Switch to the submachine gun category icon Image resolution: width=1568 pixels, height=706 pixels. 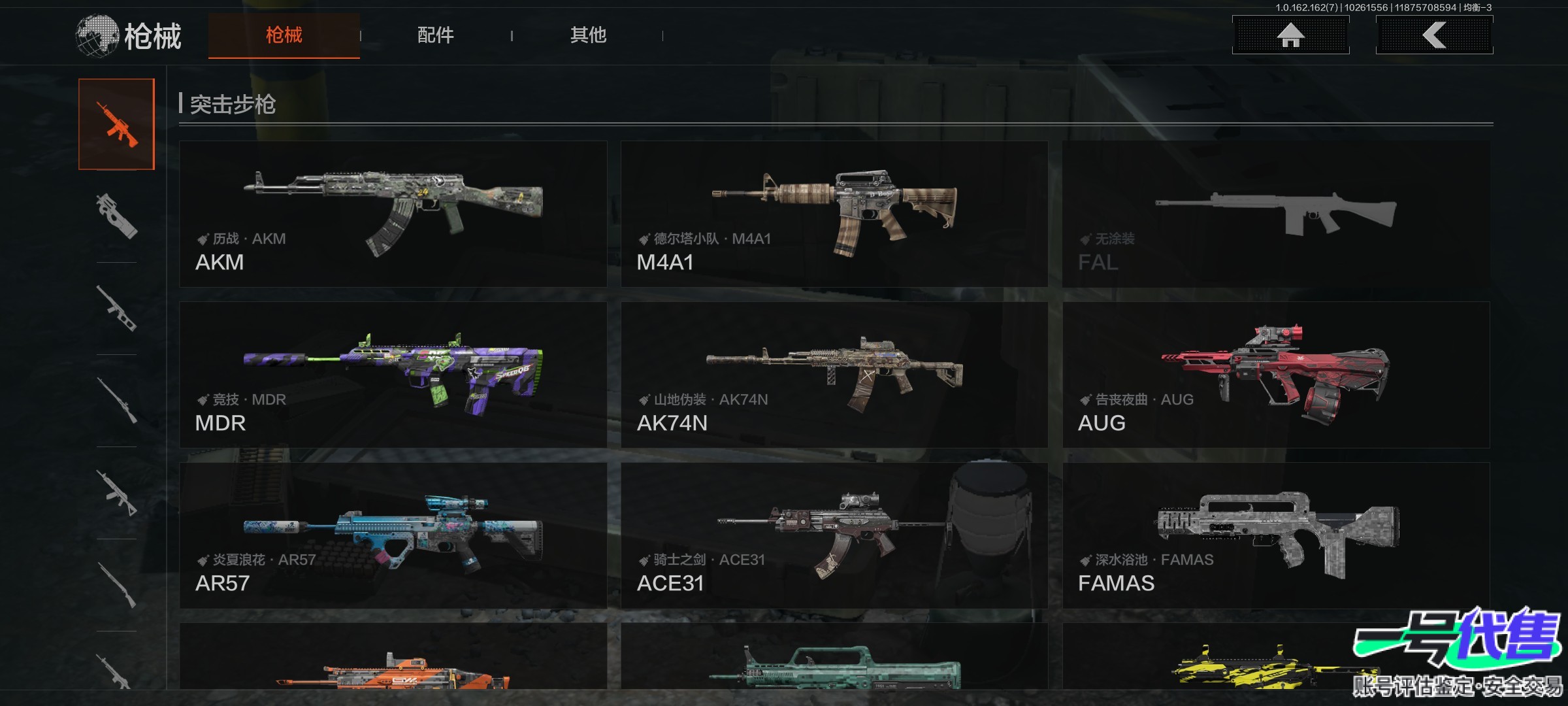[x=117, y=216]
